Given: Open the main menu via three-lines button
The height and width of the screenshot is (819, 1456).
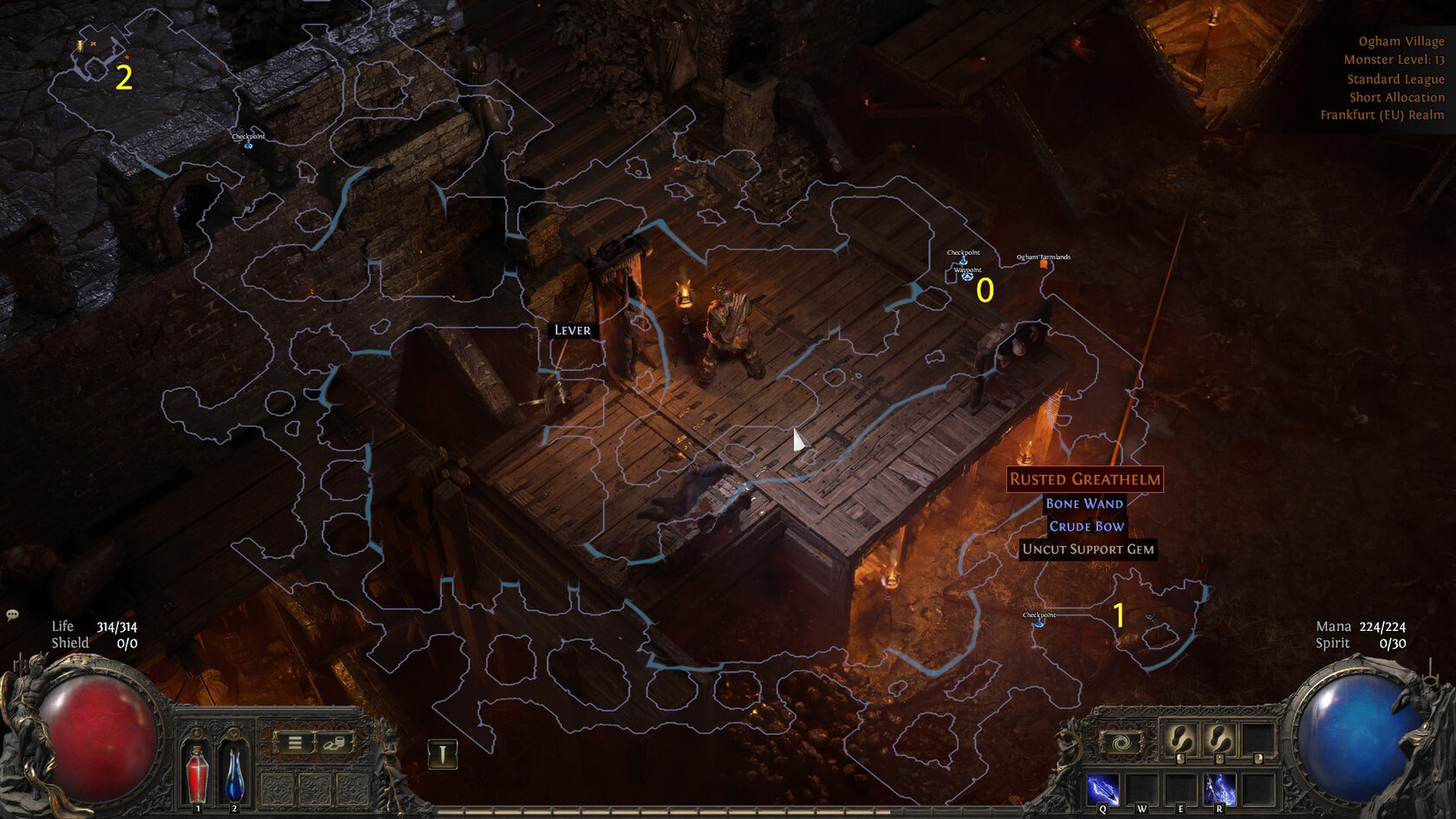Looking at the screenshot, I should pos(295,743).
